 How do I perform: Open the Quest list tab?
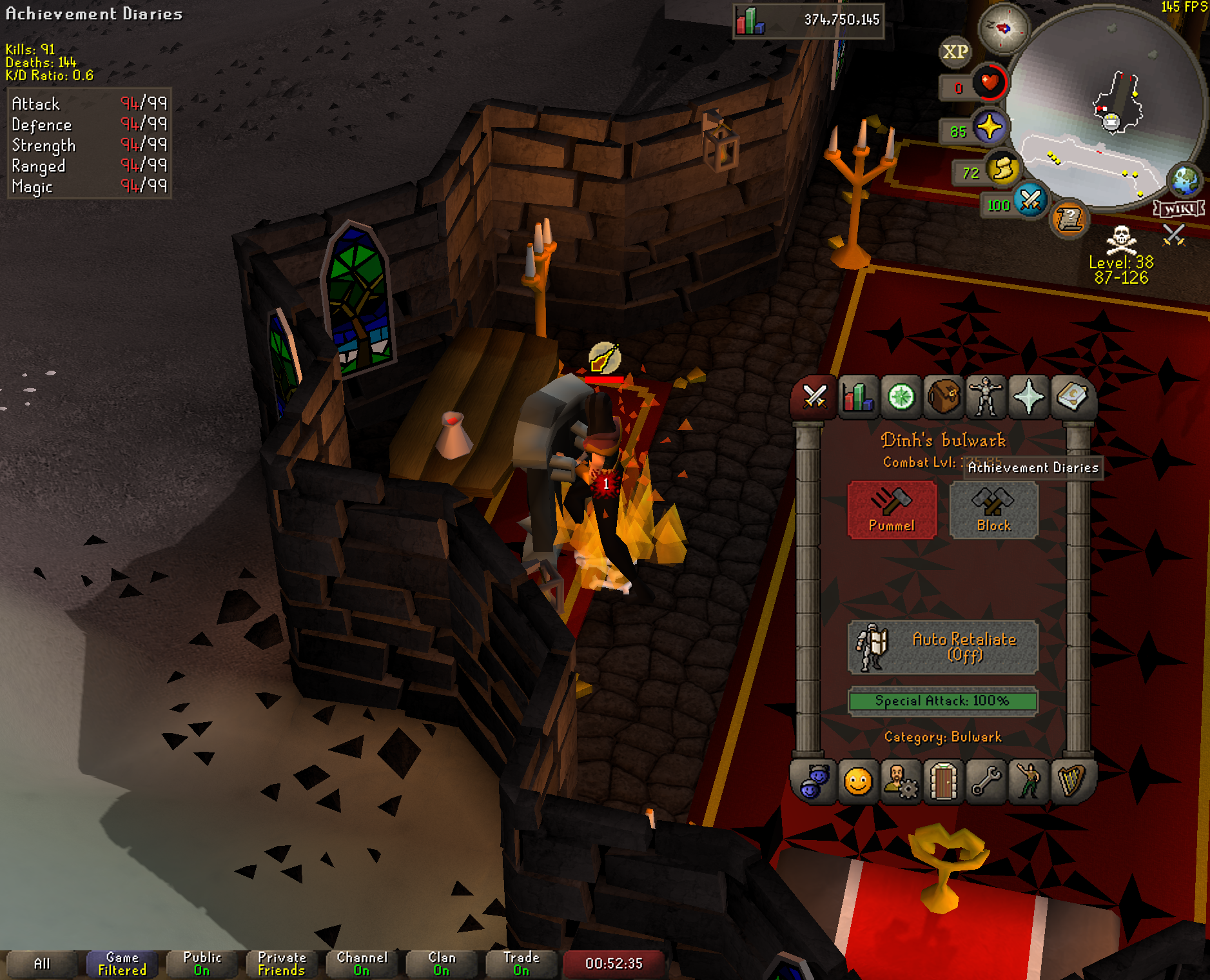(901, 397)
